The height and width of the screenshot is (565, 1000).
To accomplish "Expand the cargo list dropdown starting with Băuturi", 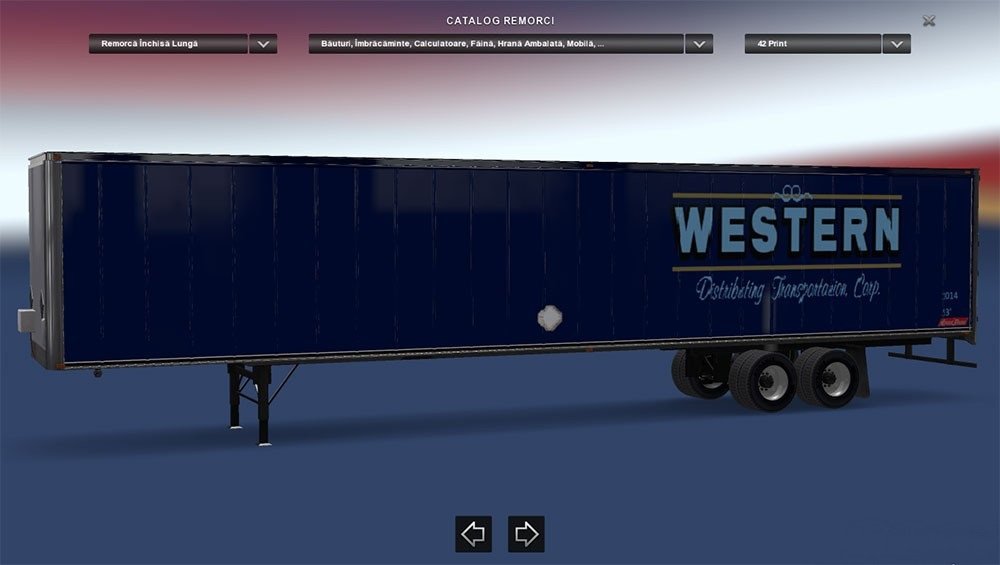I will point(698,44).
